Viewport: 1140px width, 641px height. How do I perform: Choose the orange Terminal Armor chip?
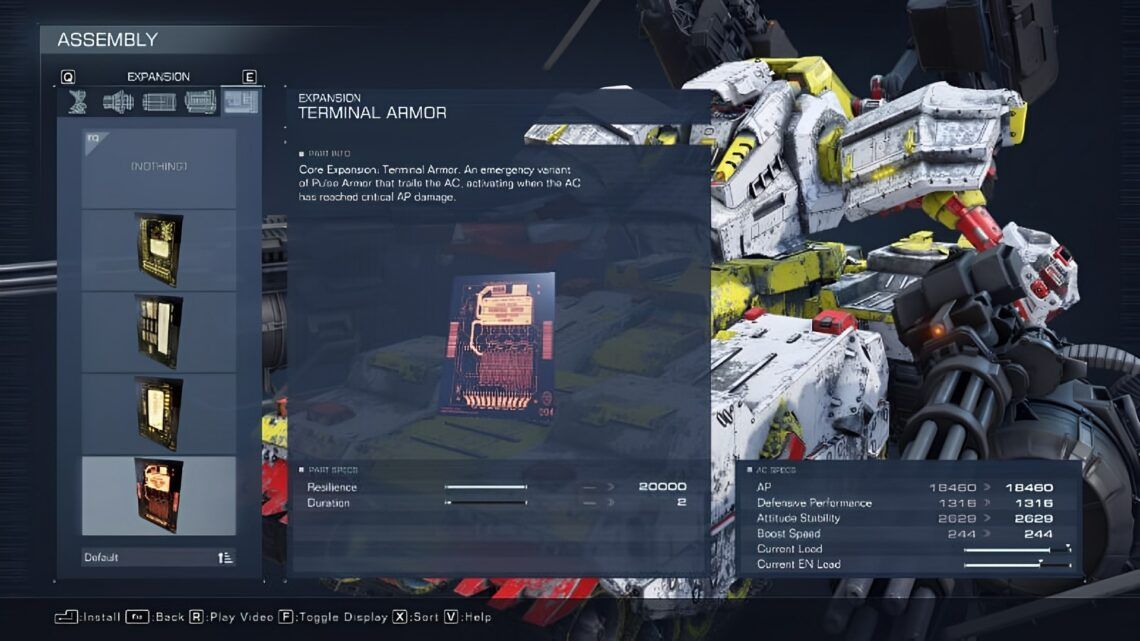[x=159, y=495]
